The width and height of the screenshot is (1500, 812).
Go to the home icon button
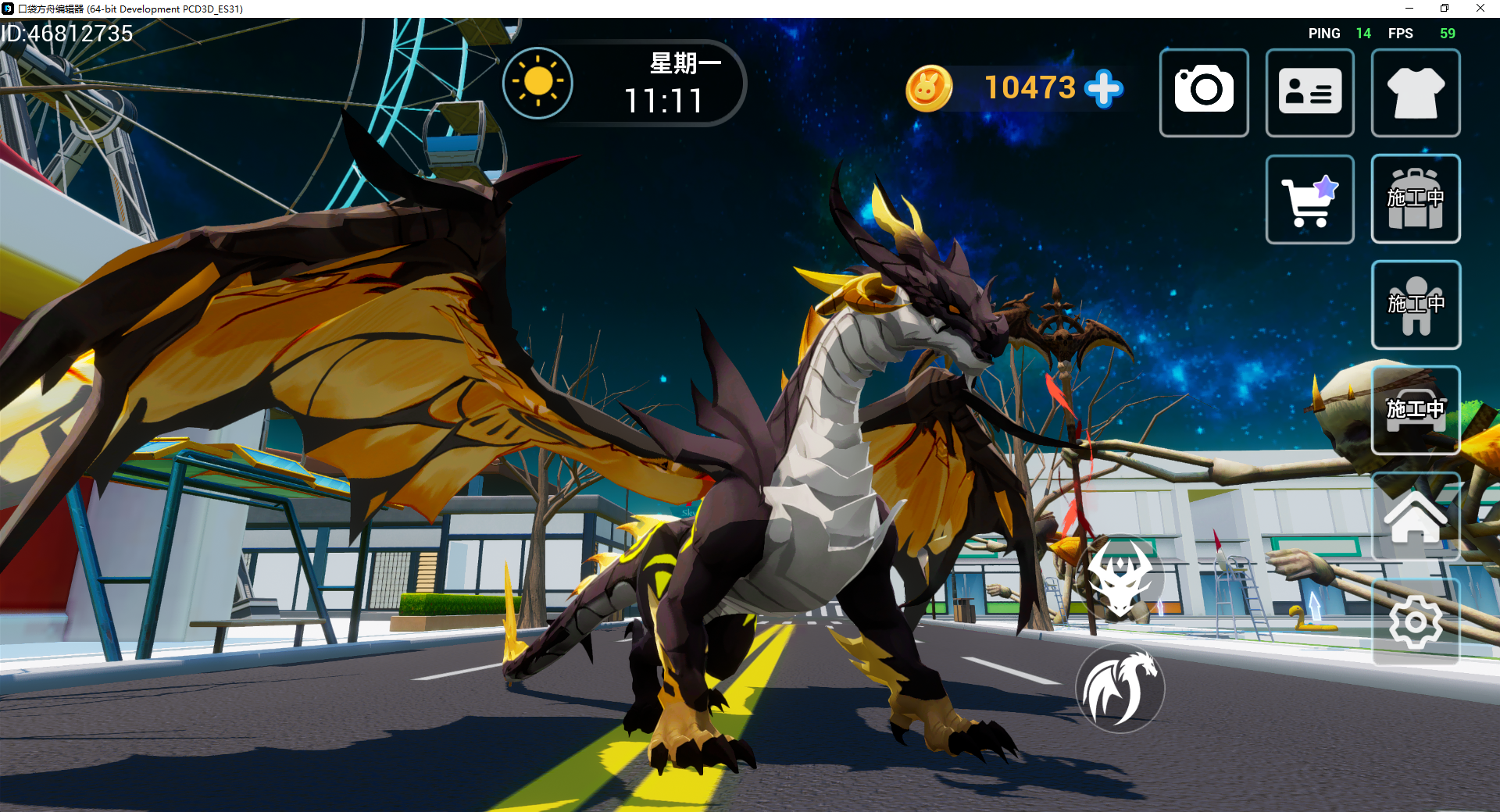pyautogui.click(x=1416, y=516)
